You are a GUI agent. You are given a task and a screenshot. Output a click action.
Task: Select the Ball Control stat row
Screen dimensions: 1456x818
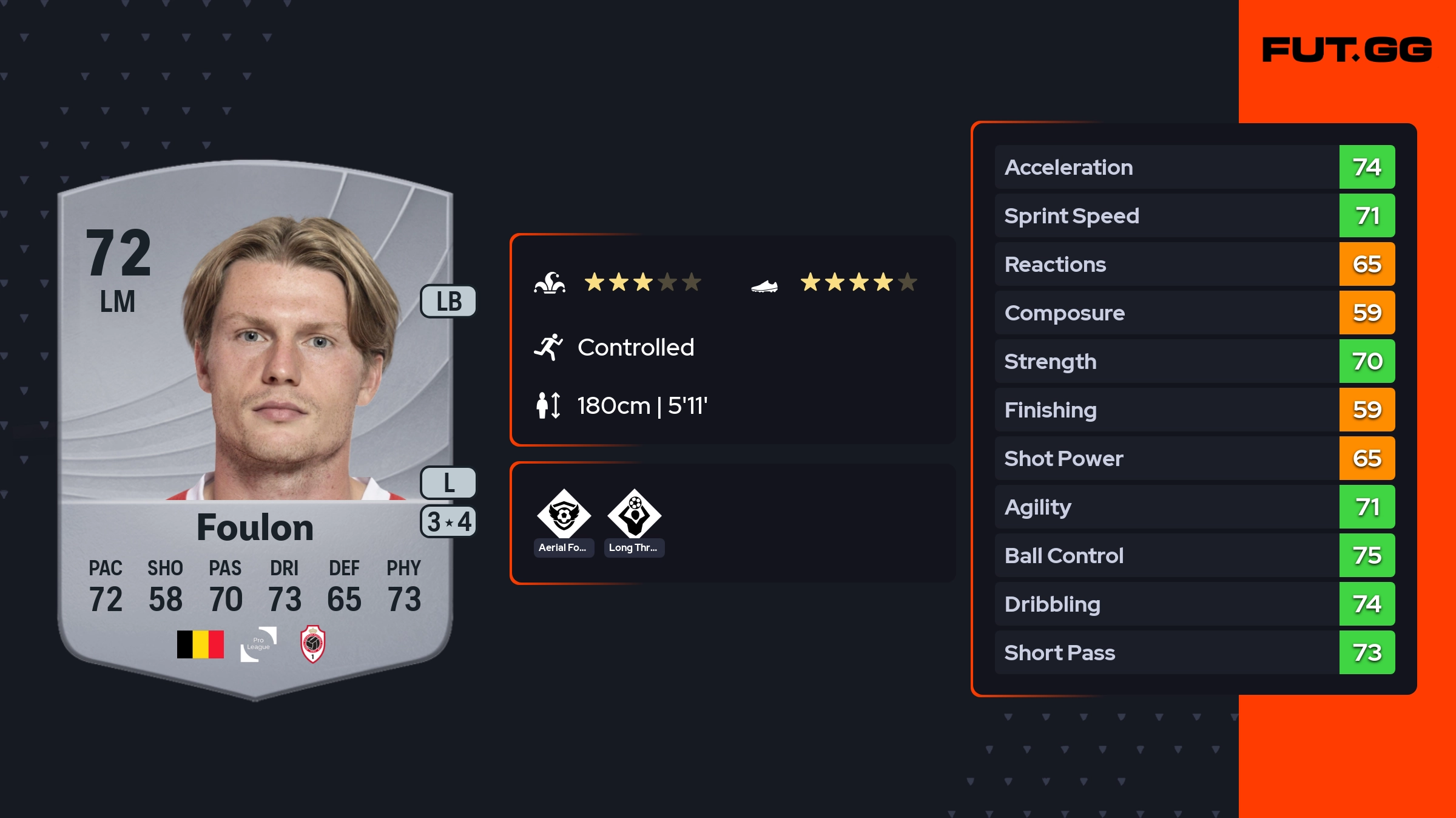(1194, 555)
